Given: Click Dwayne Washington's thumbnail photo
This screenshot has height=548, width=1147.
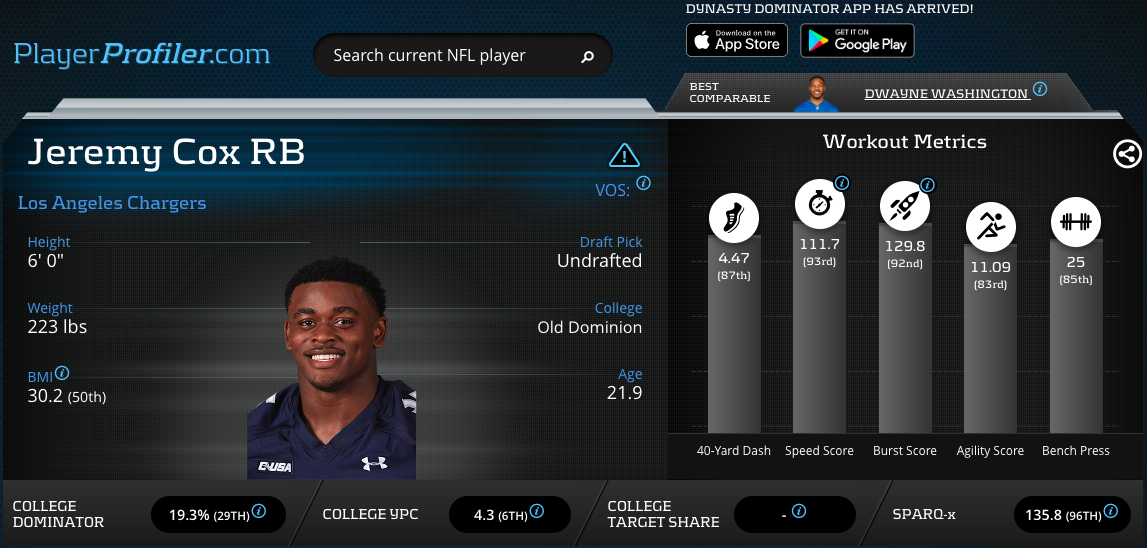Looking at the screenshot, I should [x=819, y=92].
